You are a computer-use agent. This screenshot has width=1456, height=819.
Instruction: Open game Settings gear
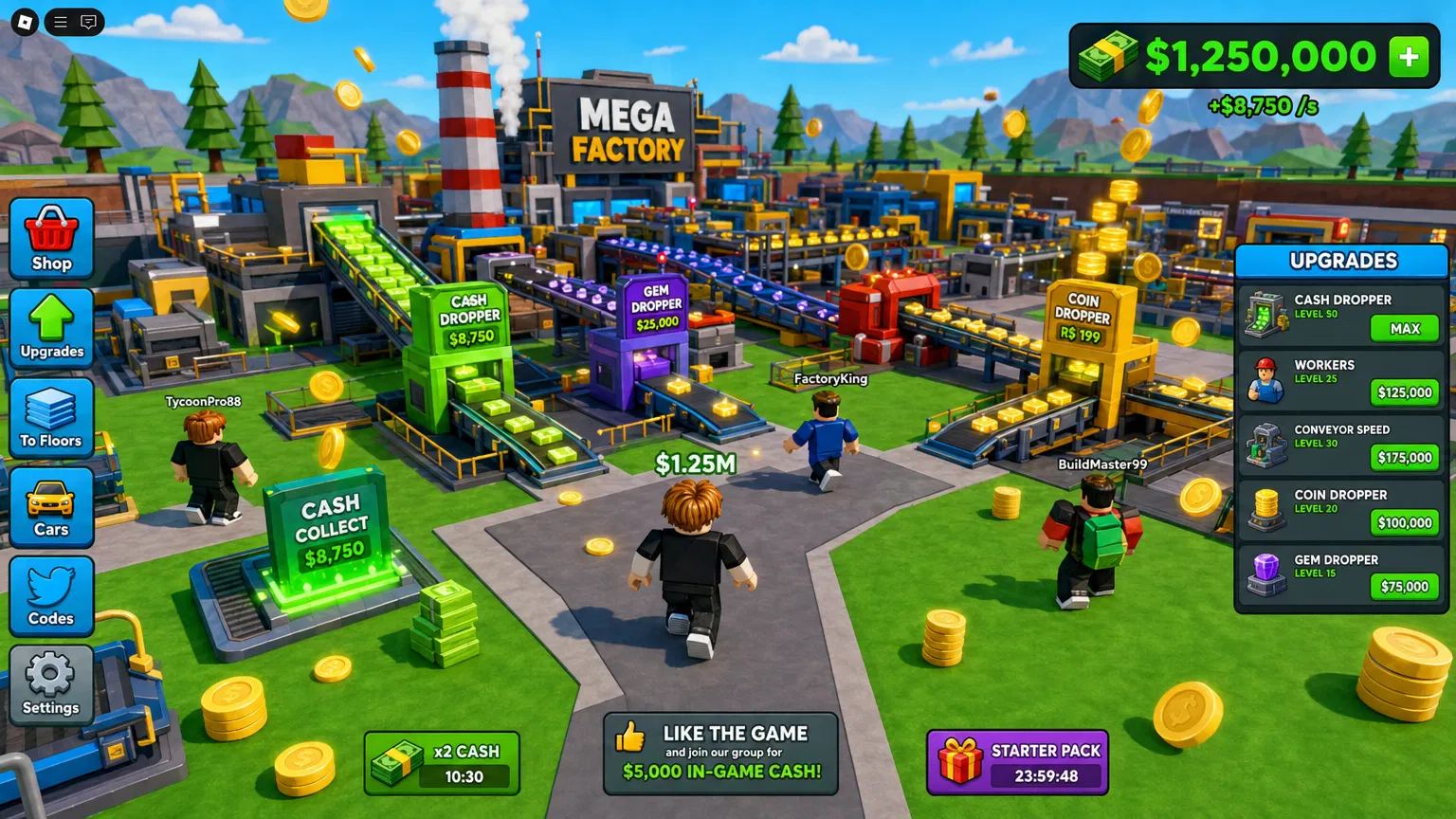(51, 675)
